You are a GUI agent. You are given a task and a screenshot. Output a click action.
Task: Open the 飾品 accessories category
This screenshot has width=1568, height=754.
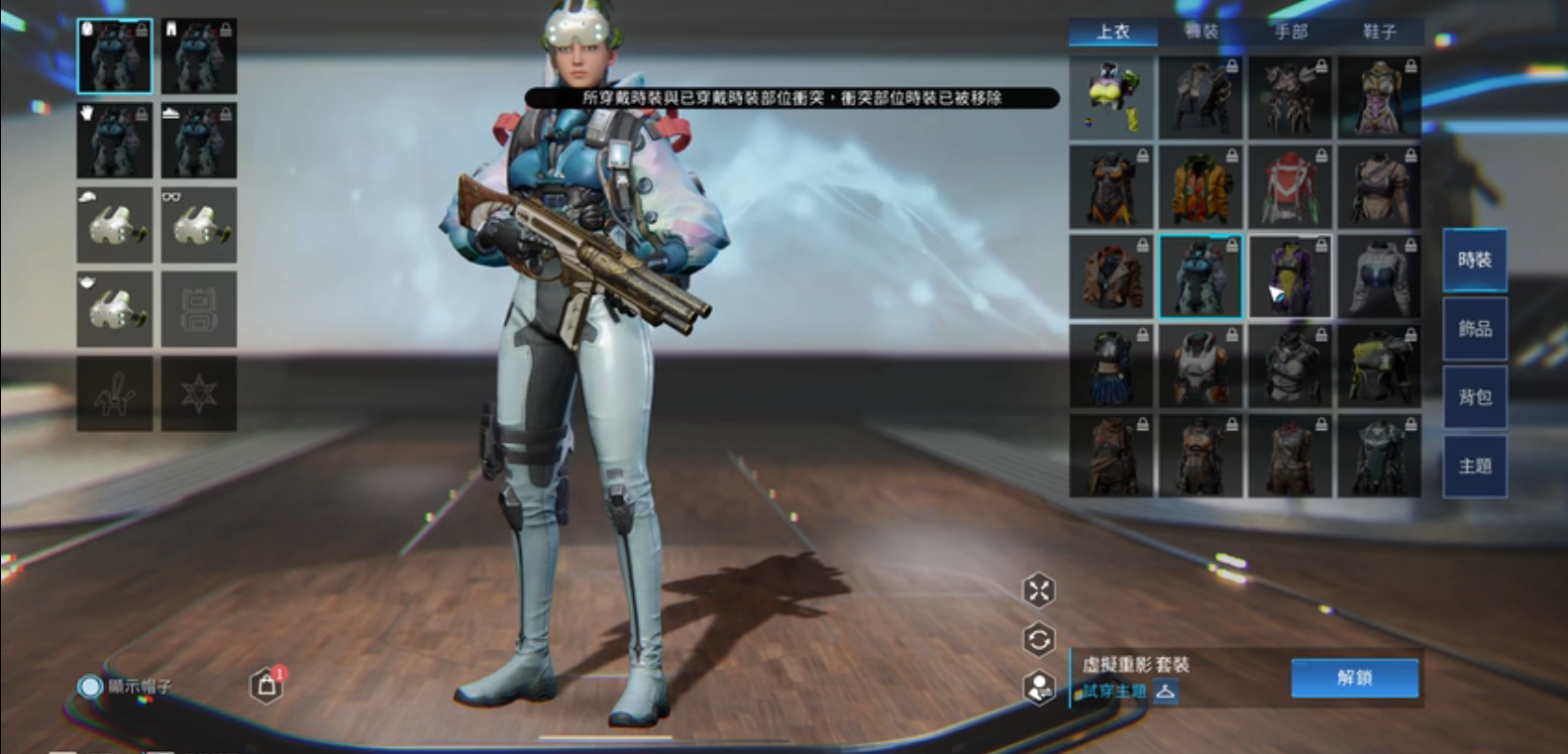[1474, 328]
